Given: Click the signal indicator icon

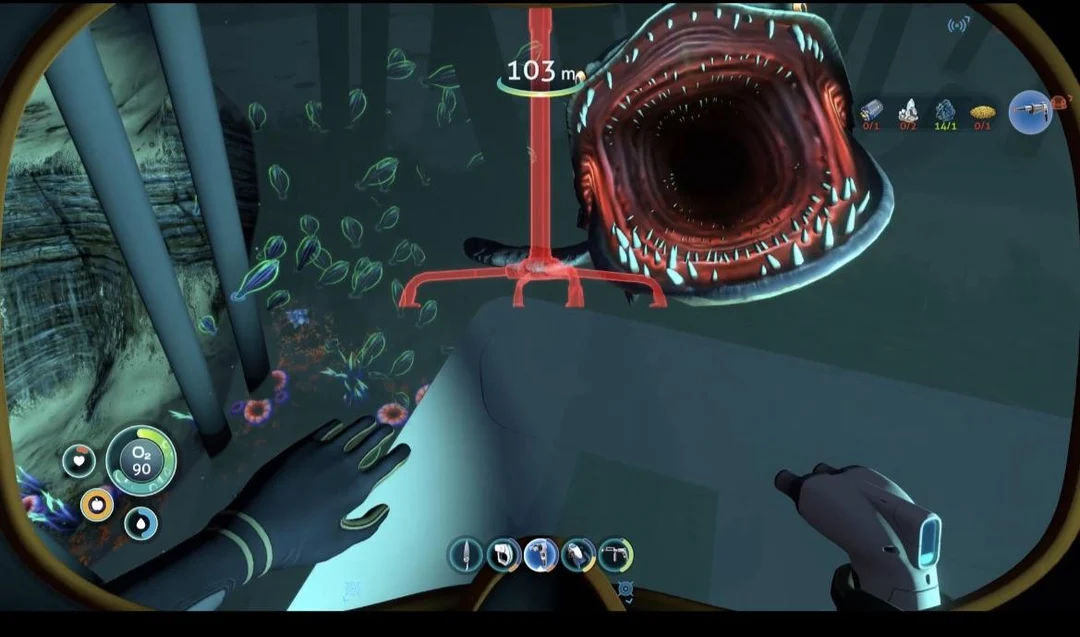Looking at the screenshot, I should [x=958, y=24].
